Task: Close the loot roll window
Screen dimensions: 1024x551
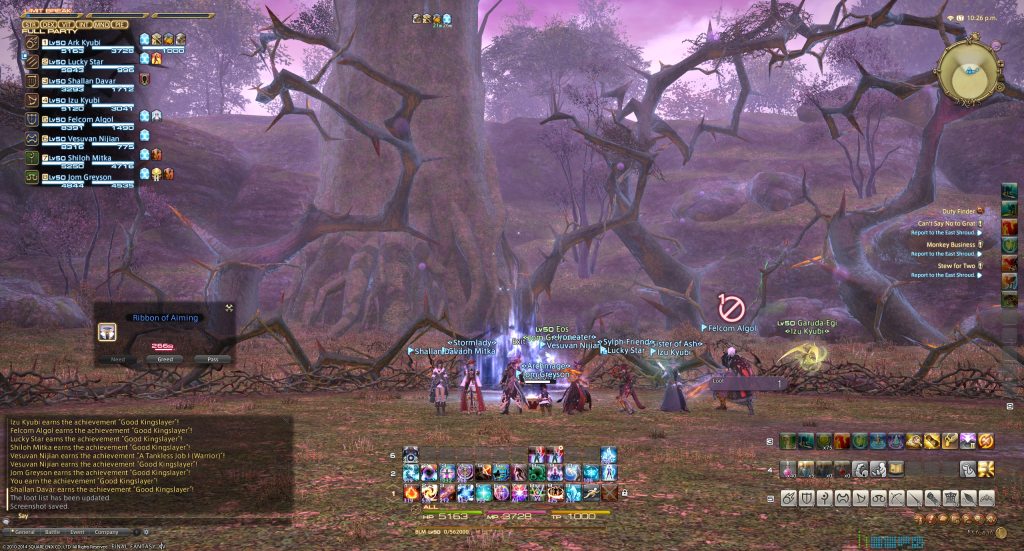Action: pos(229,307)
